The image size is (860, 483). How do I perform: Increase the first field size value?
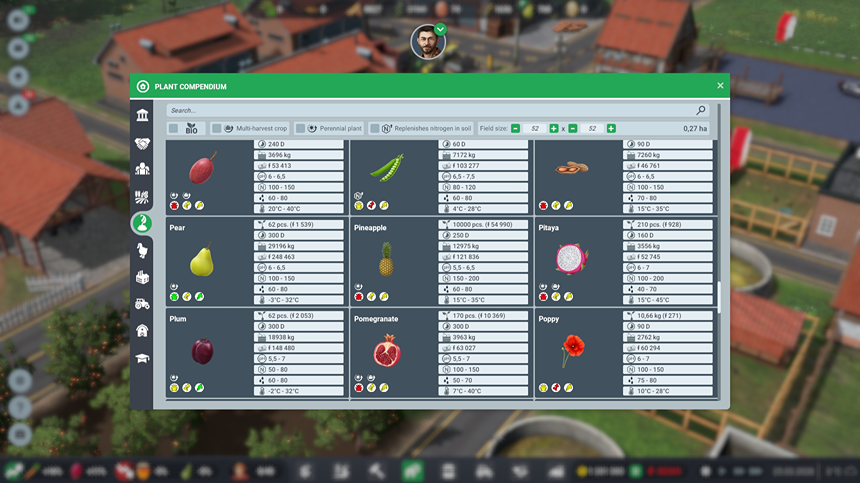pos(554,129)
